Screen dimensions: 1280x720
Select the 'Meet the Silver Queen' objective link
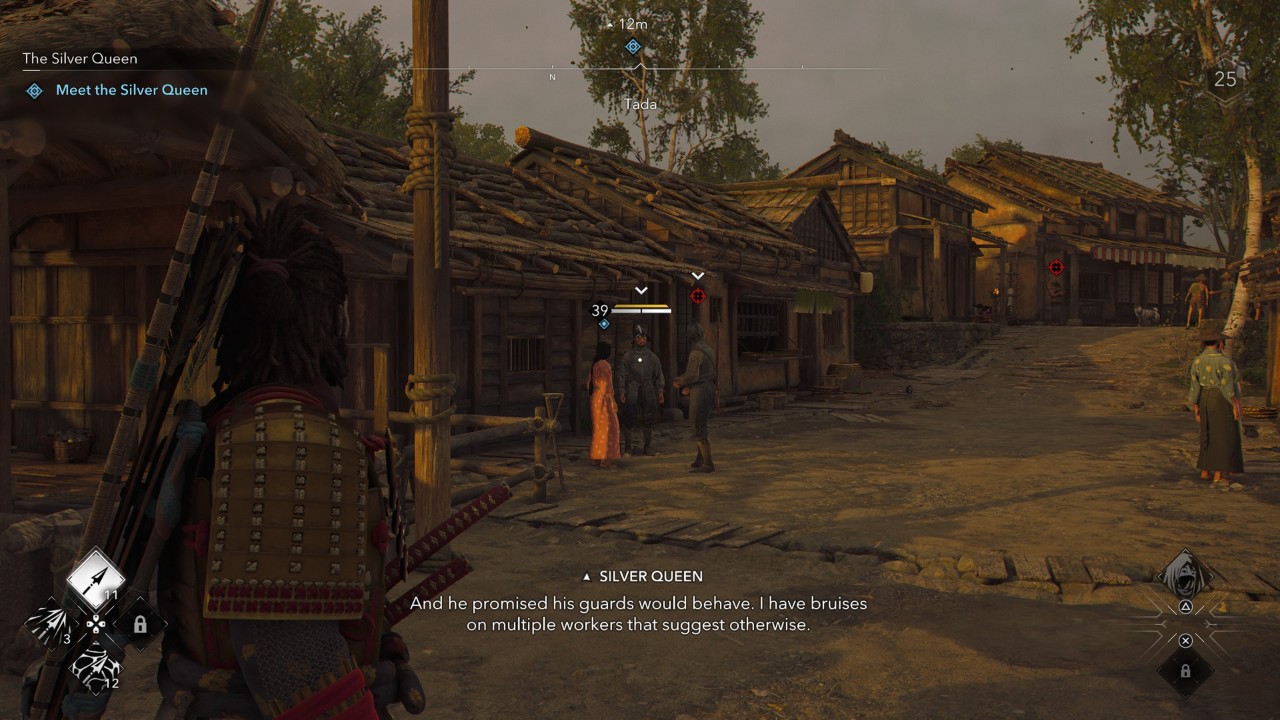131,90
